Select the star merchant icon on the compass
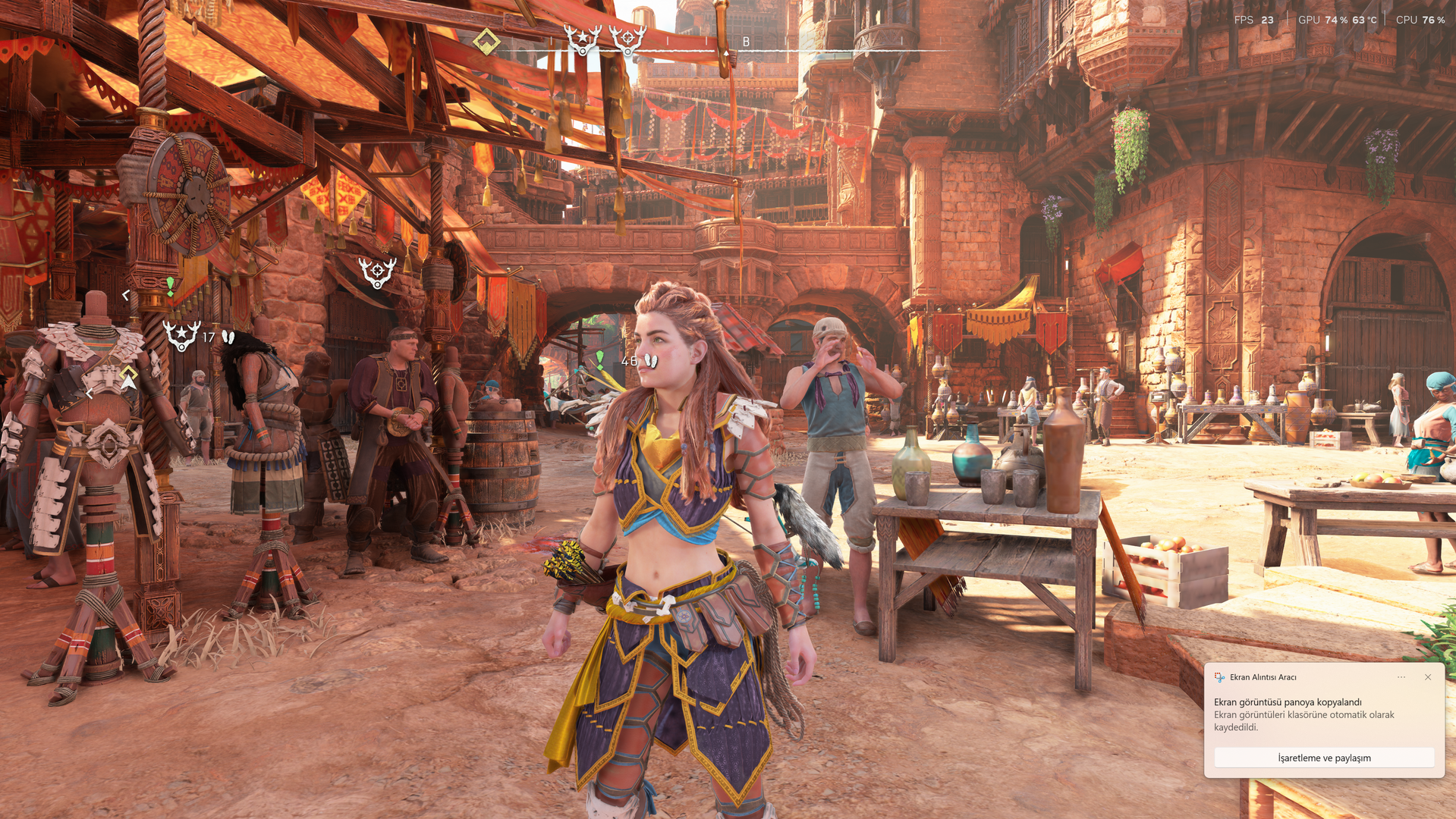Viewport: 1456px width, 819px height. click(583, 39)
